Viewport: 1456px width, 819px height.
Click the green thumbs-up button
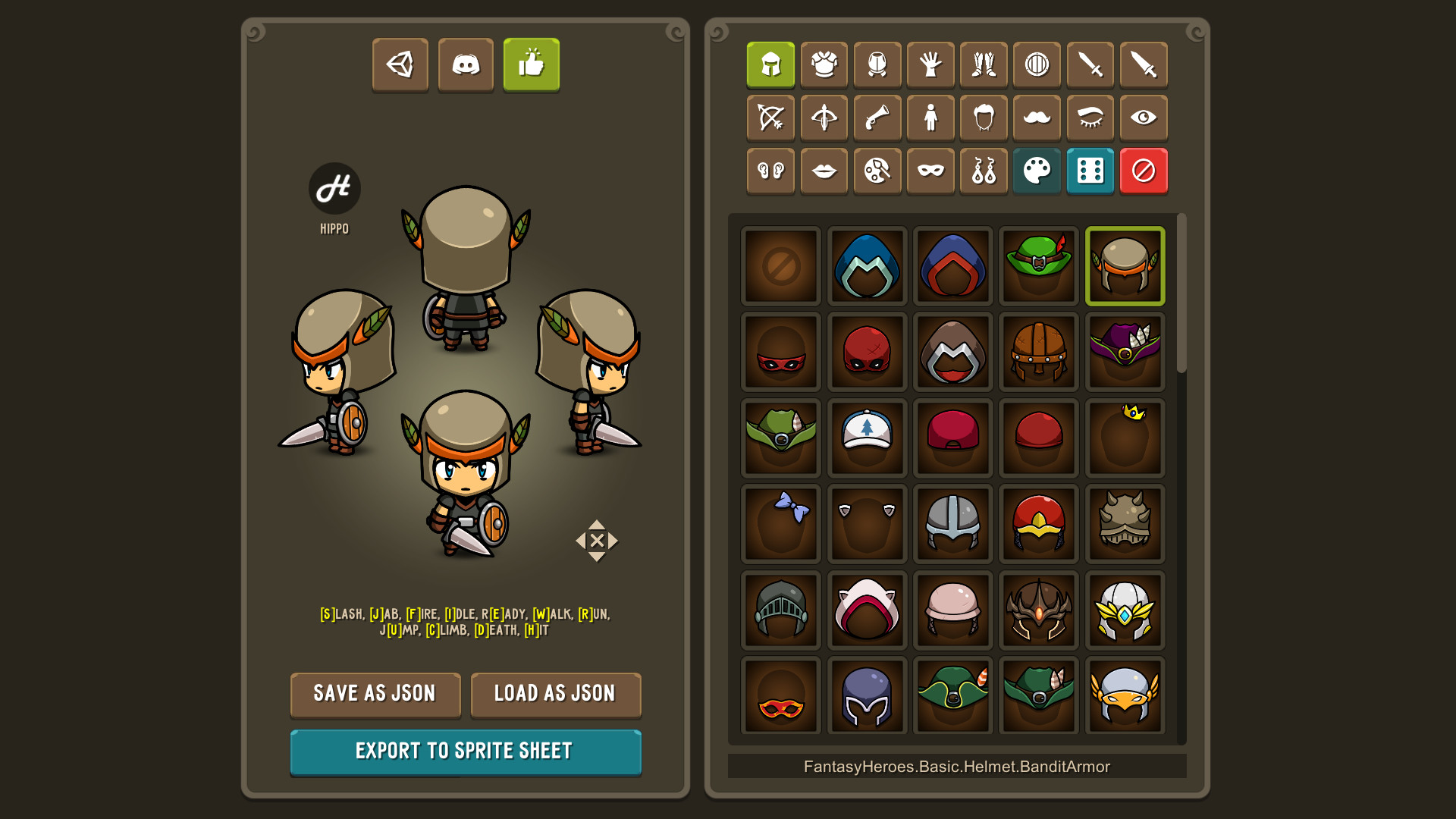[531, 65]
